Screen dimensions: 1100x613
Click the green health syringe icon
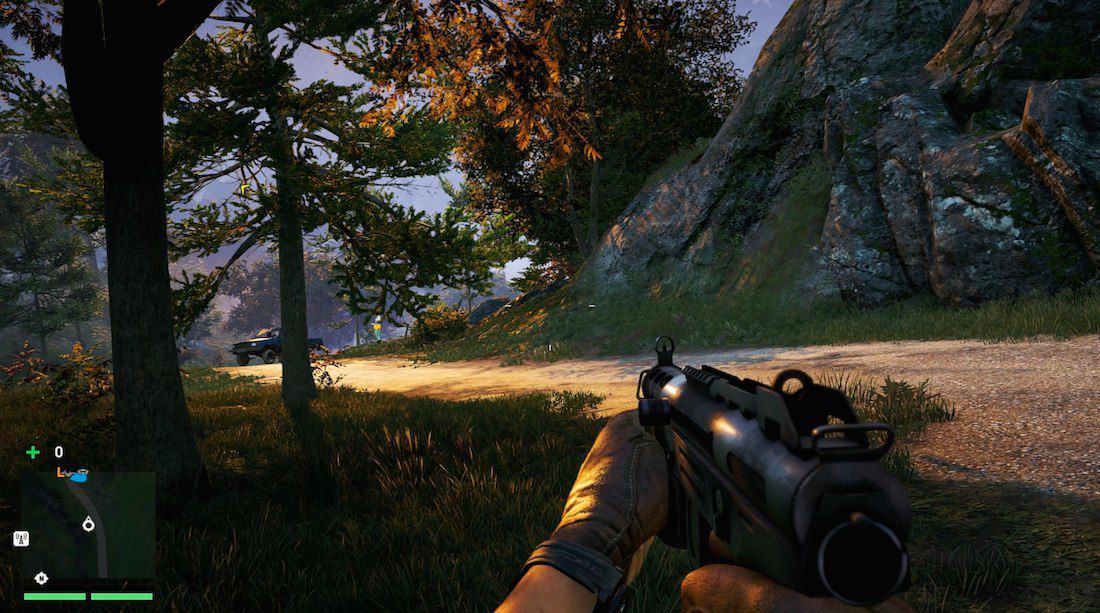point(33,452)
